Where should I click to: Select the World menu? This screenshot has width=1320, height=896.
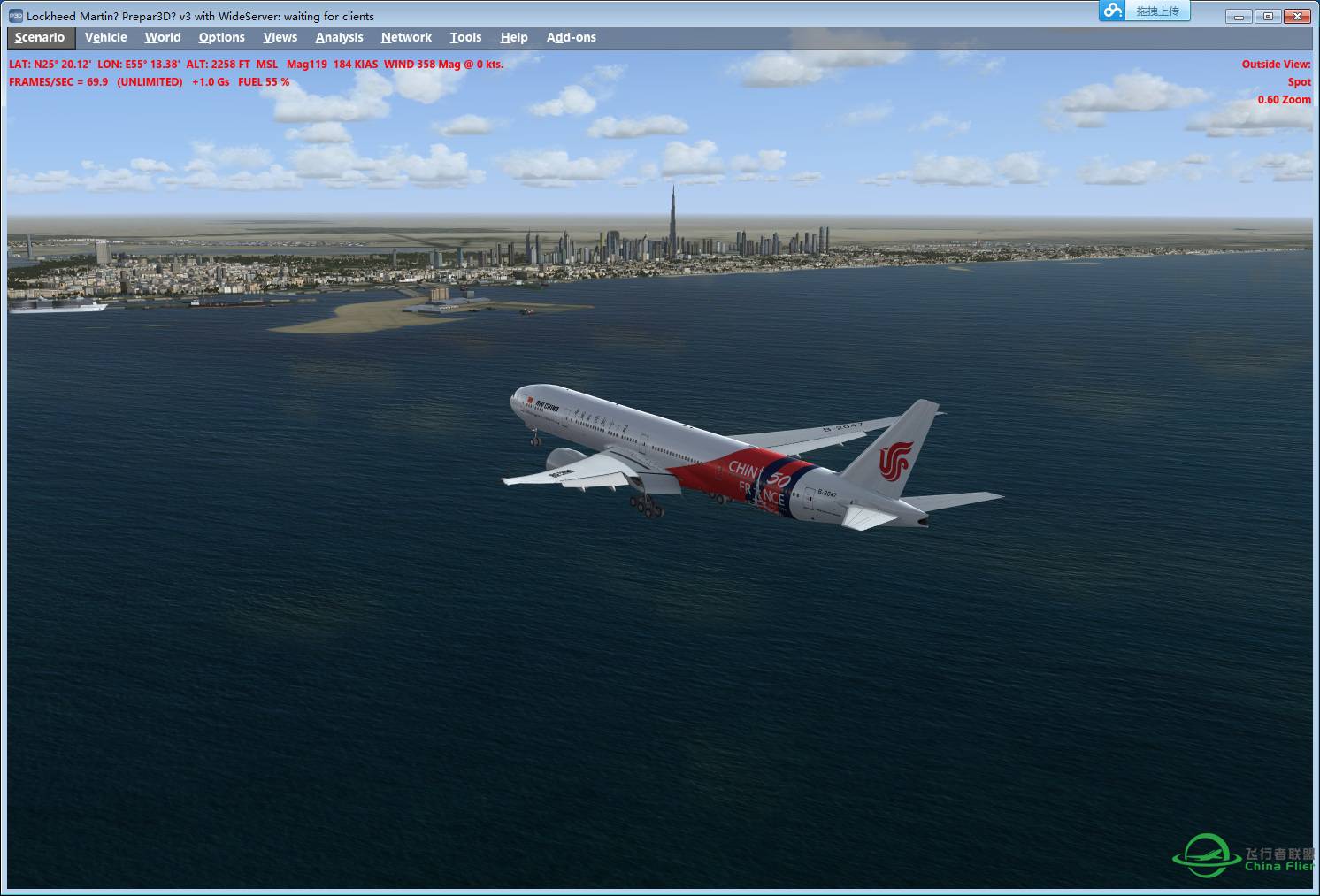coord(163,37)
